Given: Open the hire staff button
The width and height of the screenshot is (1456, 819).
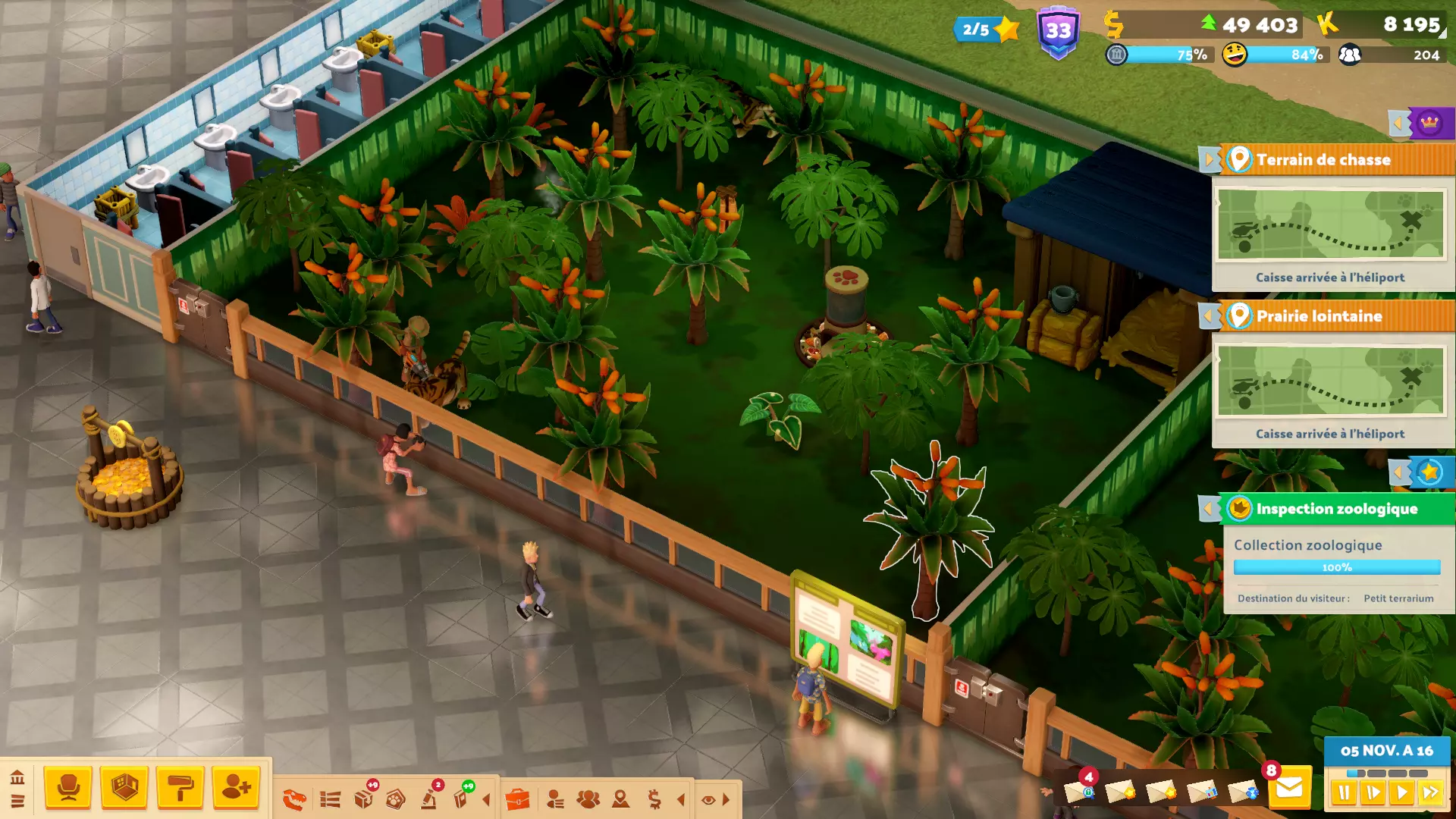Looking at the screenshot, I should pos(237,788).
